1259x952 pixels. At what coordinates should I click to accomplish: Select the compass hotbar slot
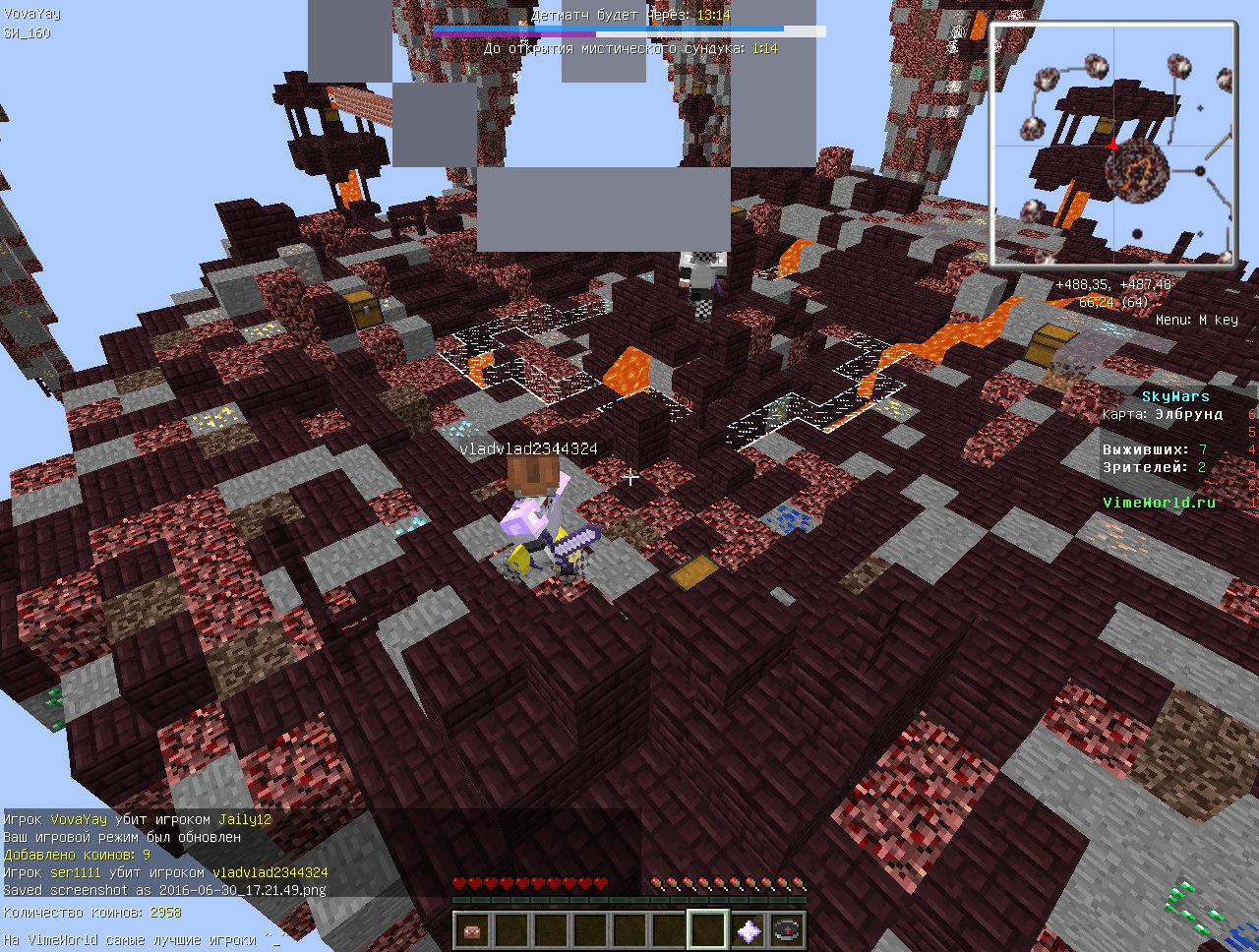point(787,929)
